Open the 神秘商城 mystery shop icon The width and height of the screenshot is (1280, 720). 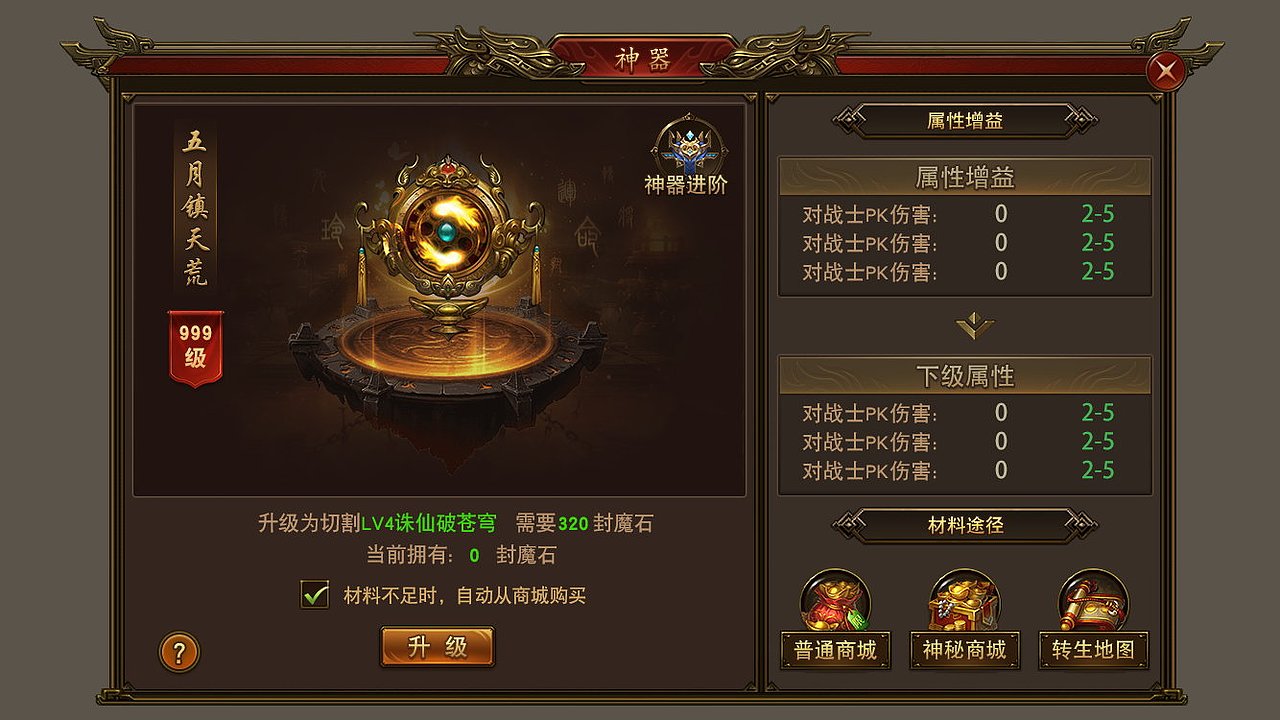click(x=963, y=608)
